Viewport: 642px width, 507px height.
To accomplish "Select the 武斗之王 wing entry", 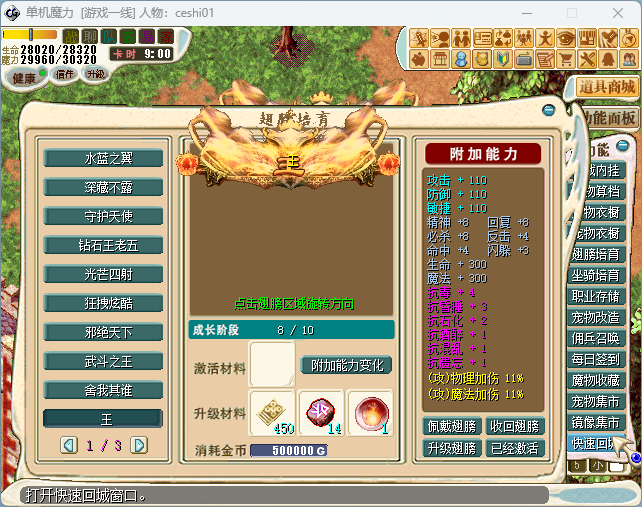I will tap(102, 361).
